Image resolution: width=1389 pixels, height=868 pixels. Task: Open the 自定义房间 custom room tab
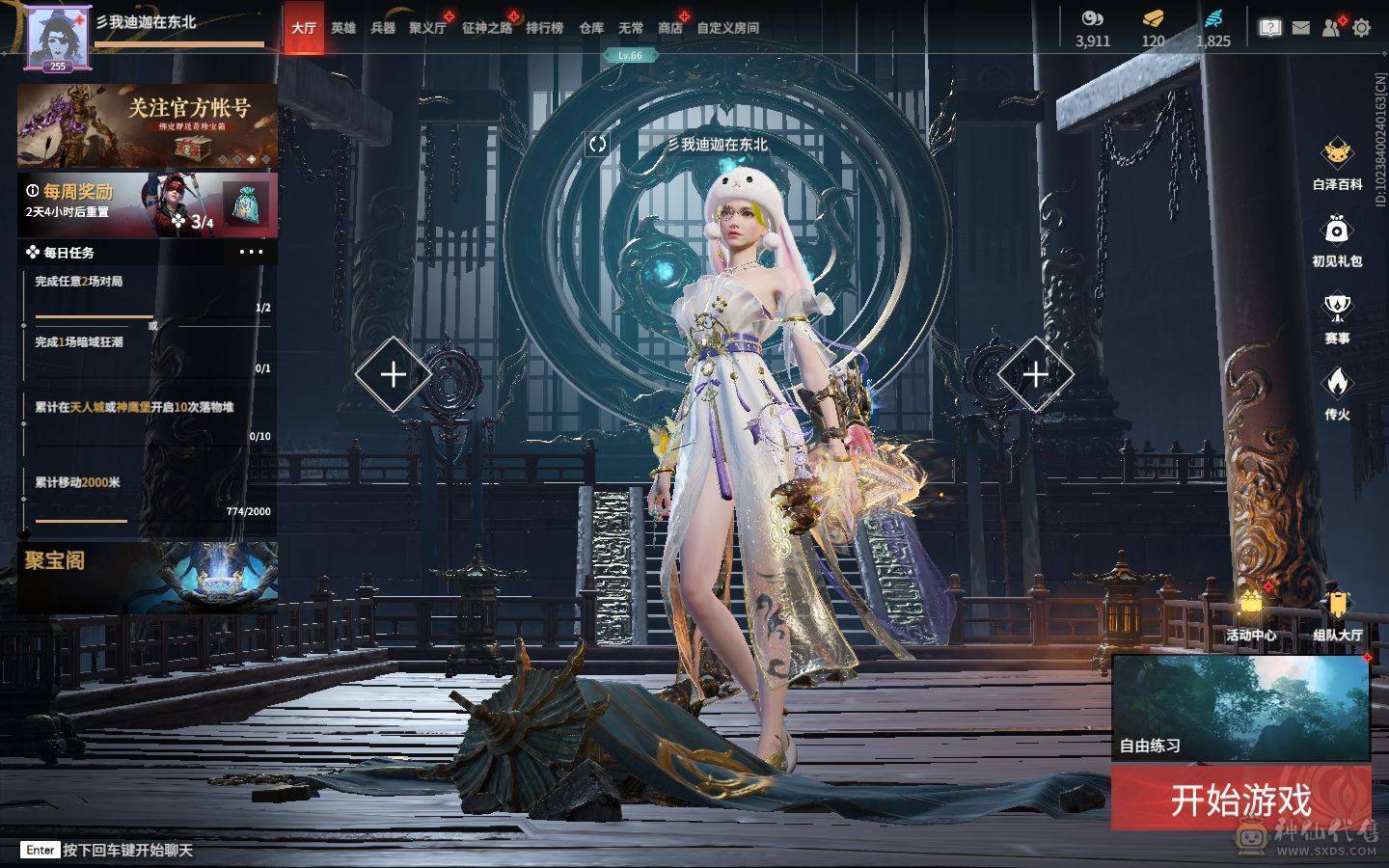pos(727,28)
